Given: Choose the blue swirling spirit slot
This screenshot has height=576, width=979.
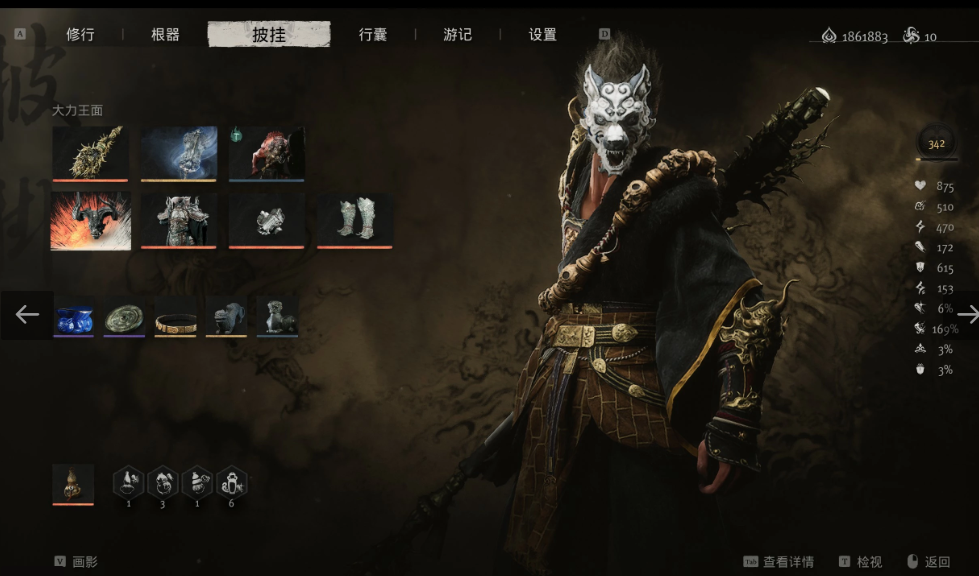Looking at the screenshot, I should 179,153.
